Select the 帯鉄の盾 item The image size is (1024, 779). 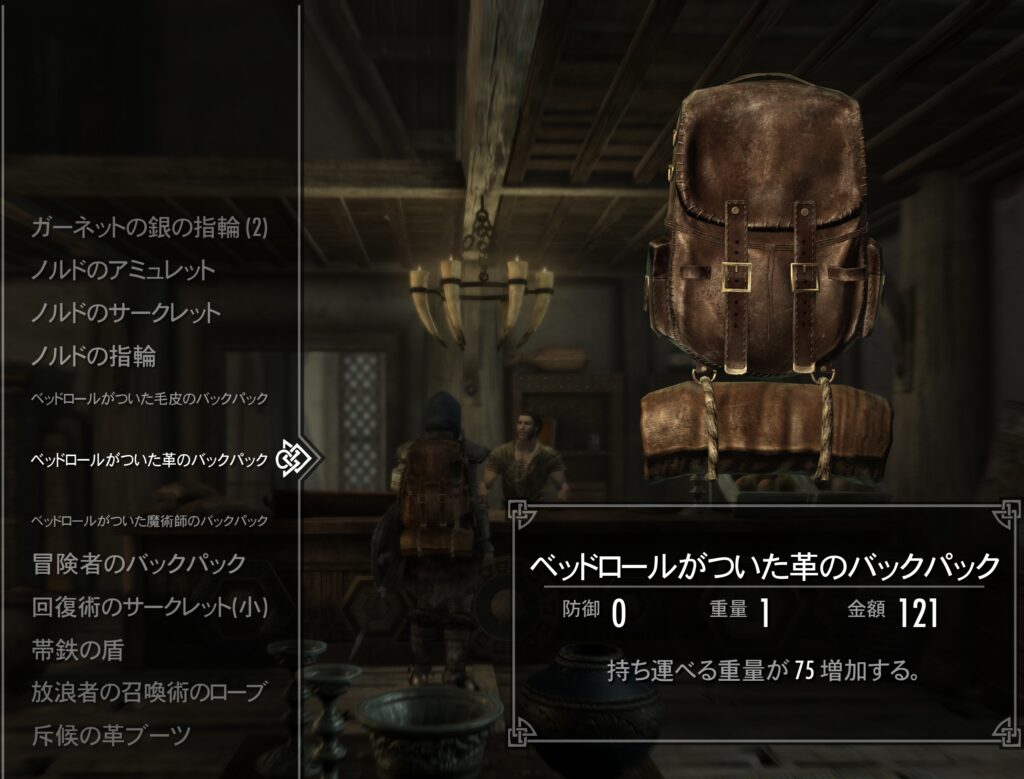point(78,649)
